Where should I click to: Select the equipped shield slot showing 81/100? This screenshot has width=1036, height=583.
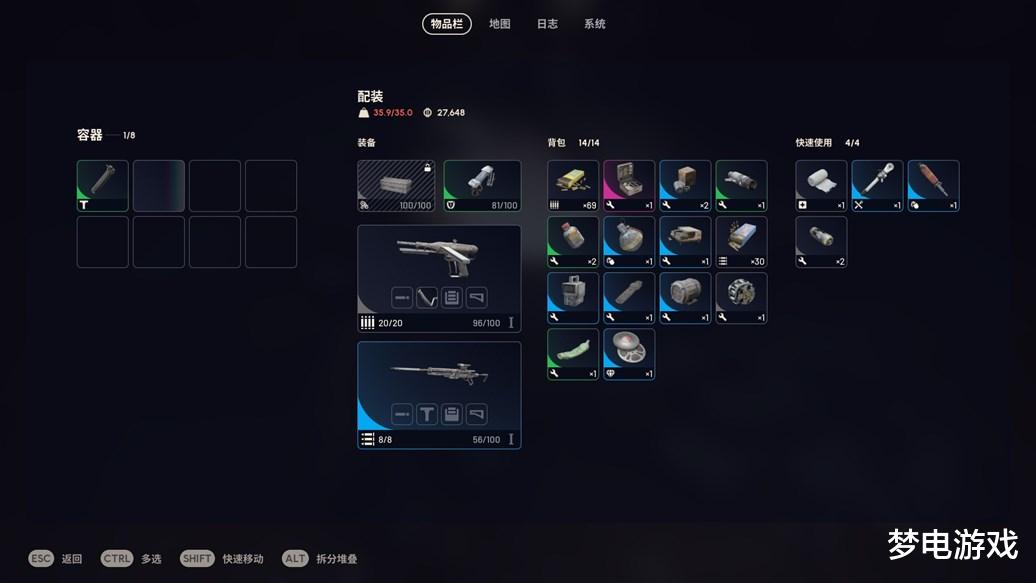click(x=482, y=186)
